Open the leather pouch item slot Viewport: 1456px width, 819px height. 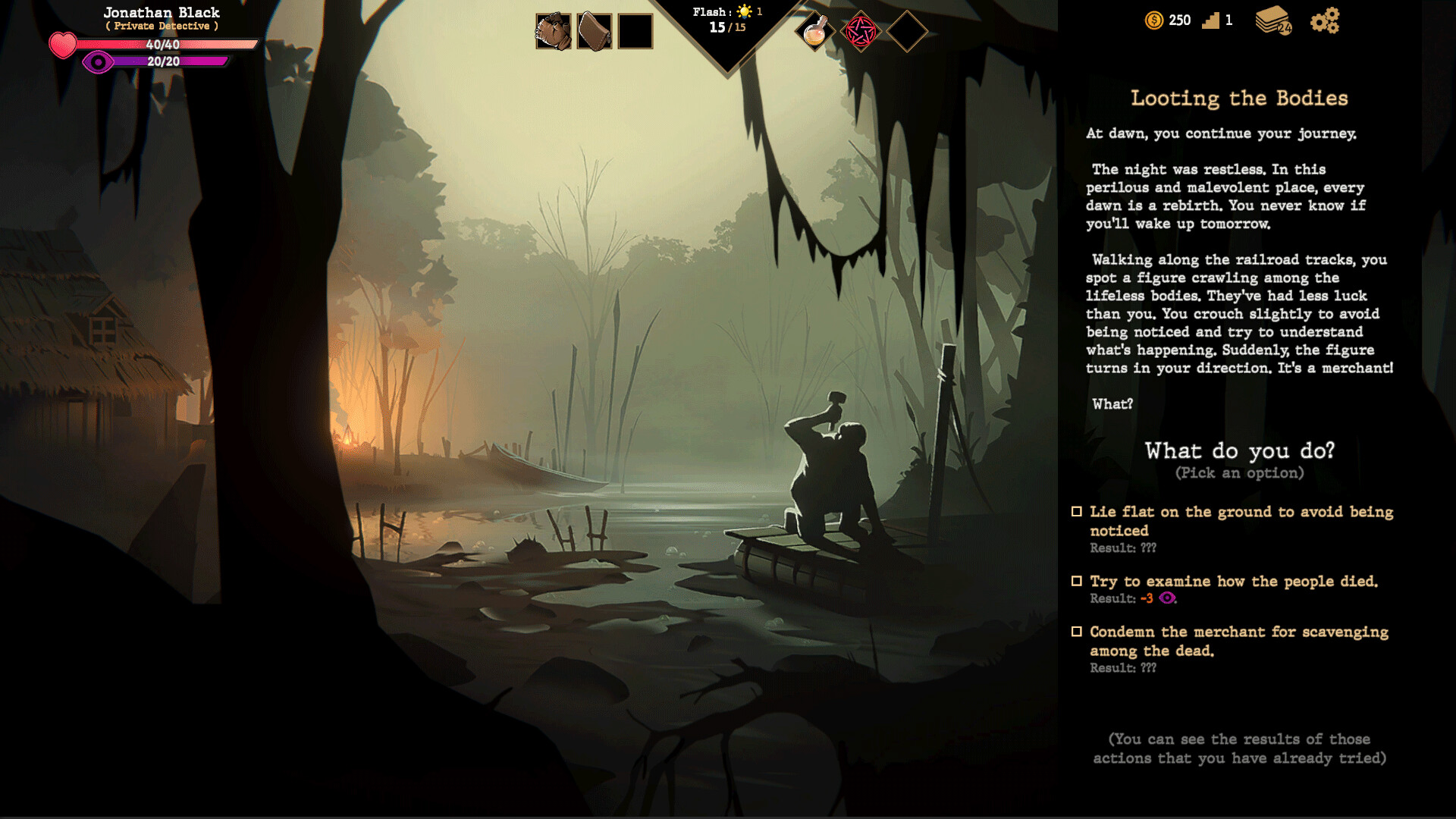[x=594, y=30]
